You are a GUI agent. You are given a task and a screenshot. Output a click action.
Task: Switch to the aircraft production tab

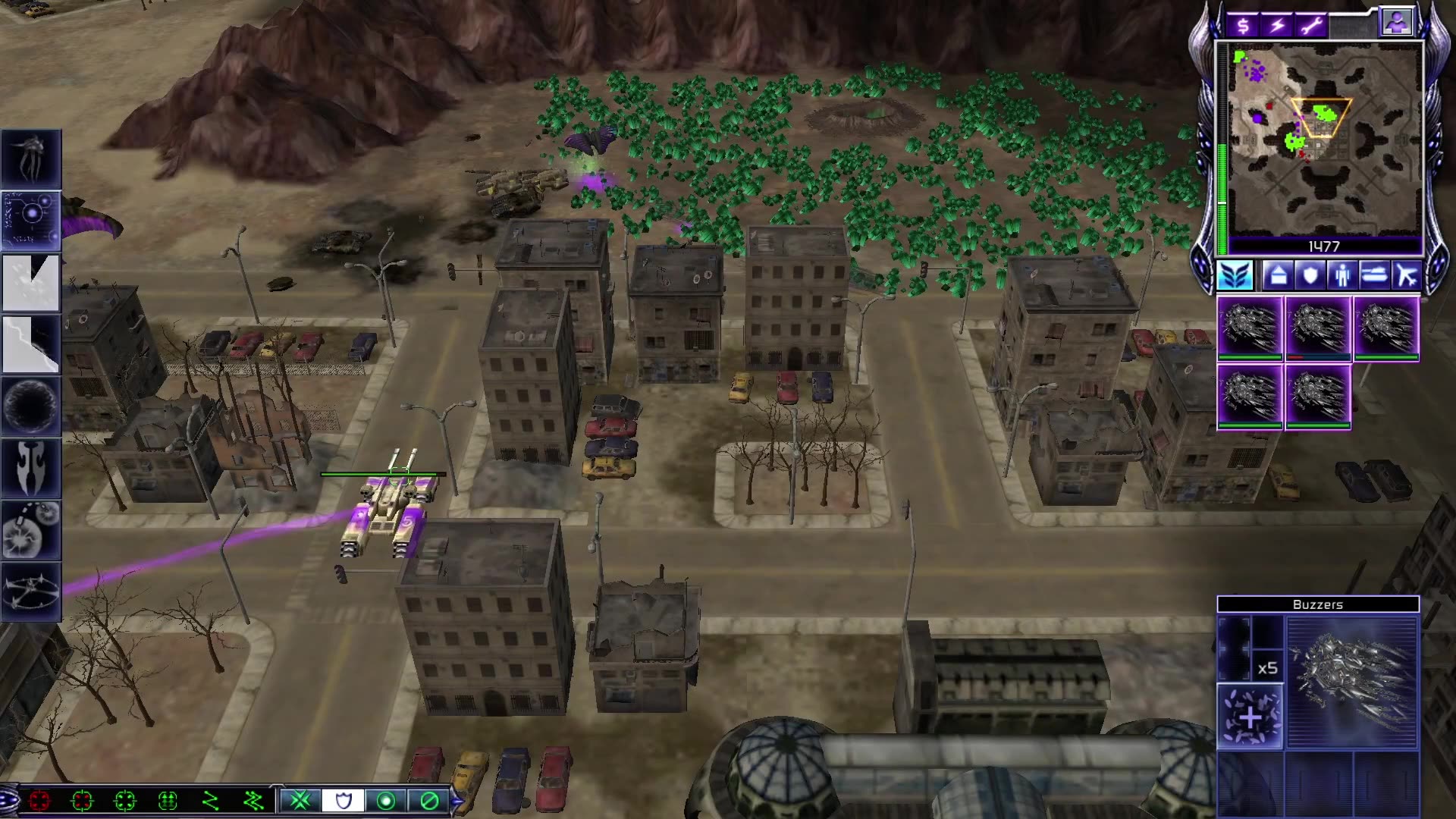[1407, 276]
